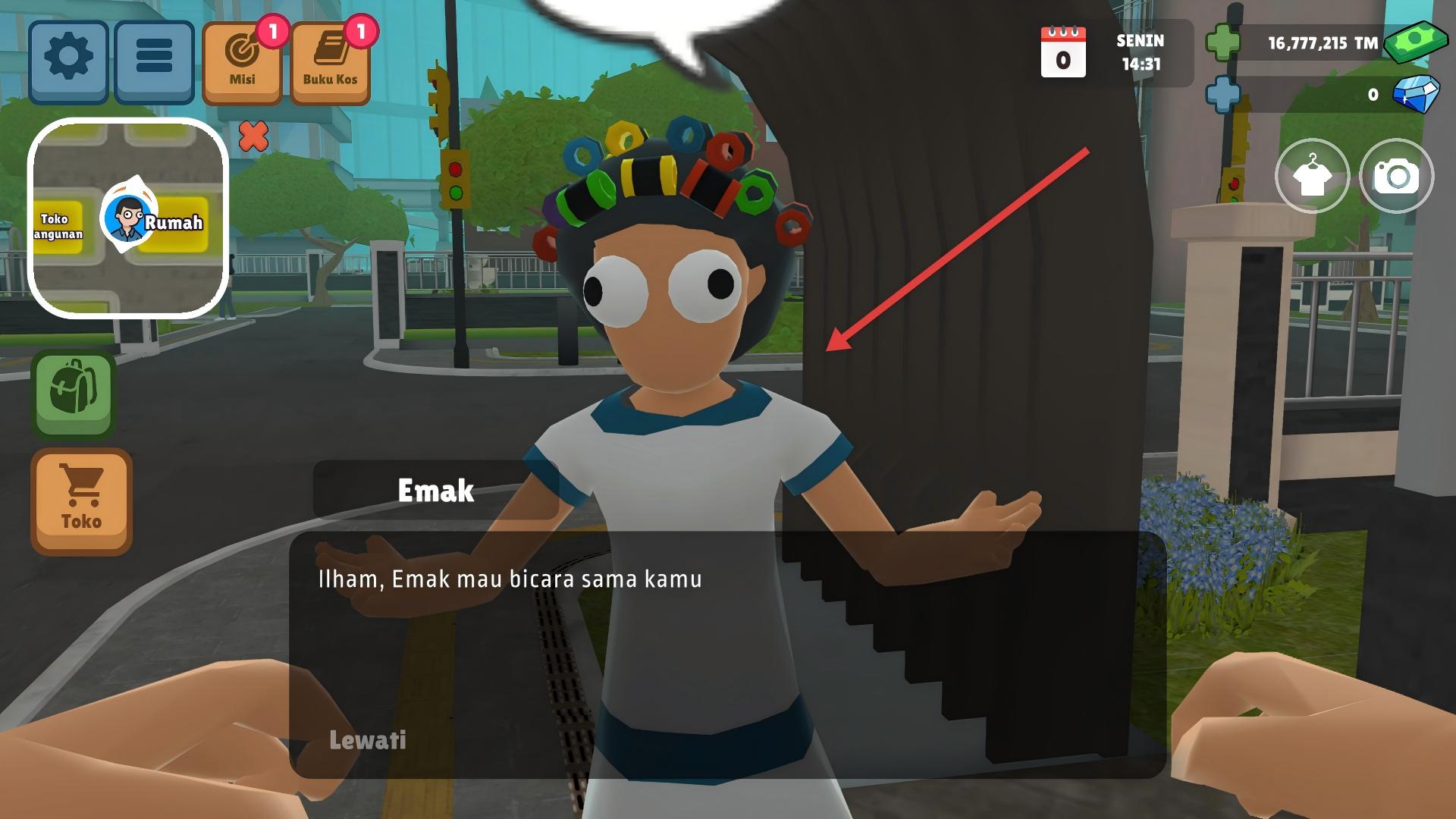Add diamonds with the blue plus
1456x819 pixels.
(1222, 95)
